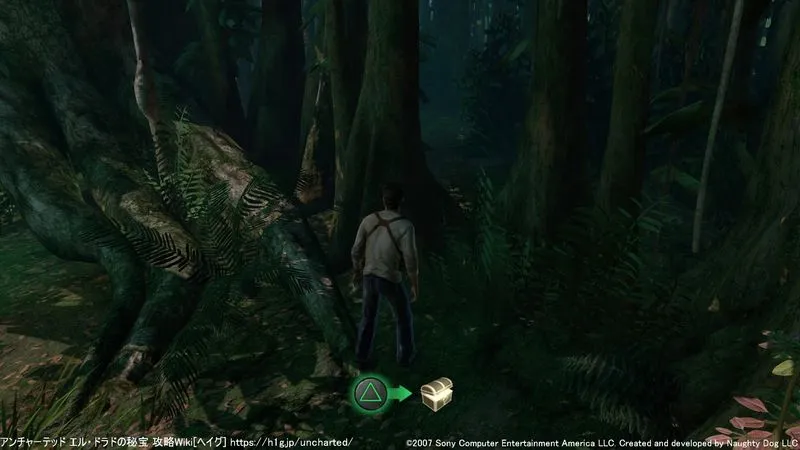The height and width of the screenshot is (450, 800).
Task: Click the treasure chest pickup icon
Action: tap(435, 393)
